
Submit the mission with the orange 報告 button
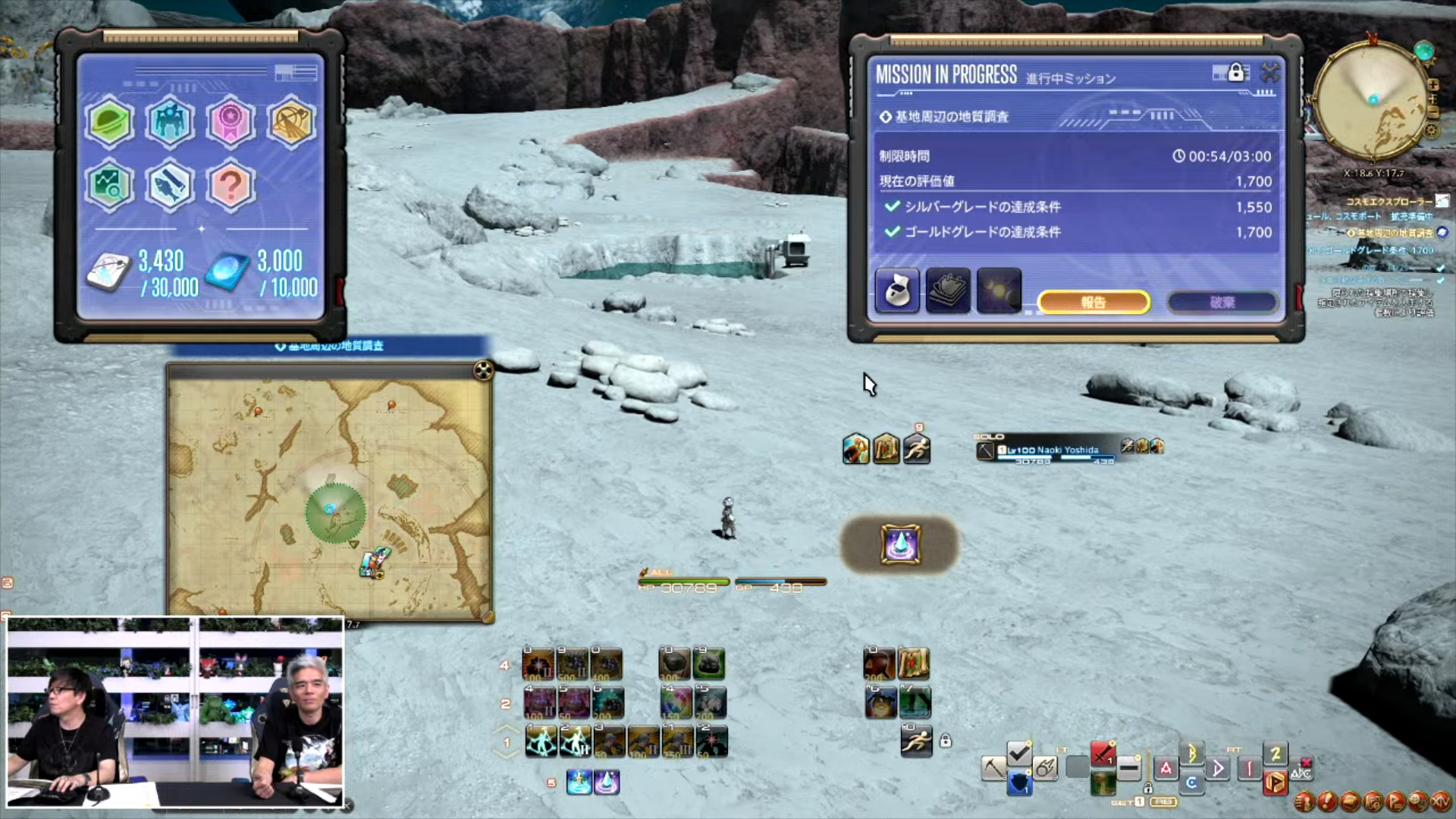1093,303
